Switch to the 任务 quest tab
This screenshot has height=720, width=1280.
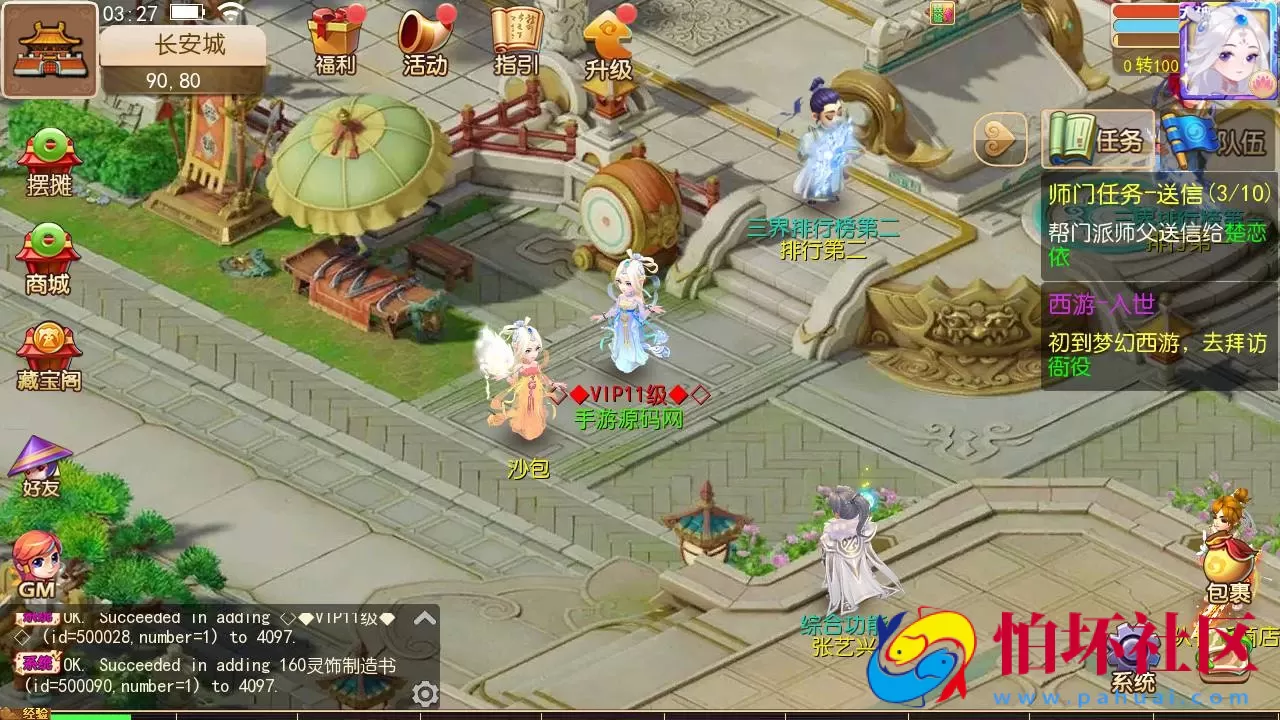pos(1100,140)
